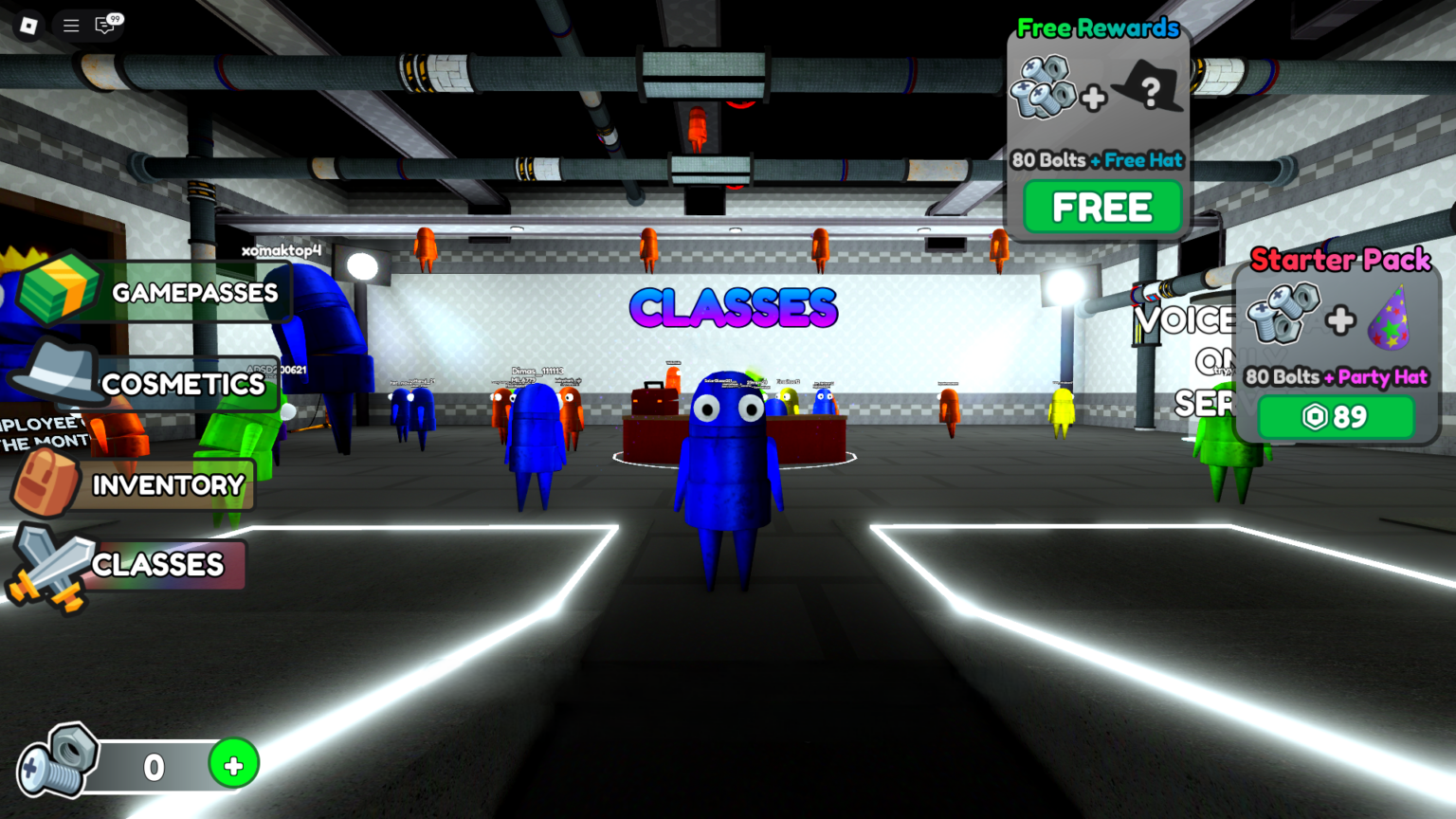Open the COSMETICS panel
This screenshot has height=819, width=1456.
tap(183, 384)
